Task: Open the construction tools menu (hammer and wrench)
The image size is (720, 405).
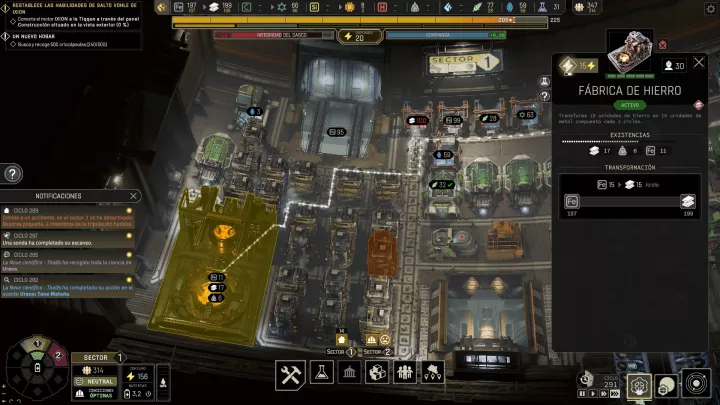Action: 291,374
